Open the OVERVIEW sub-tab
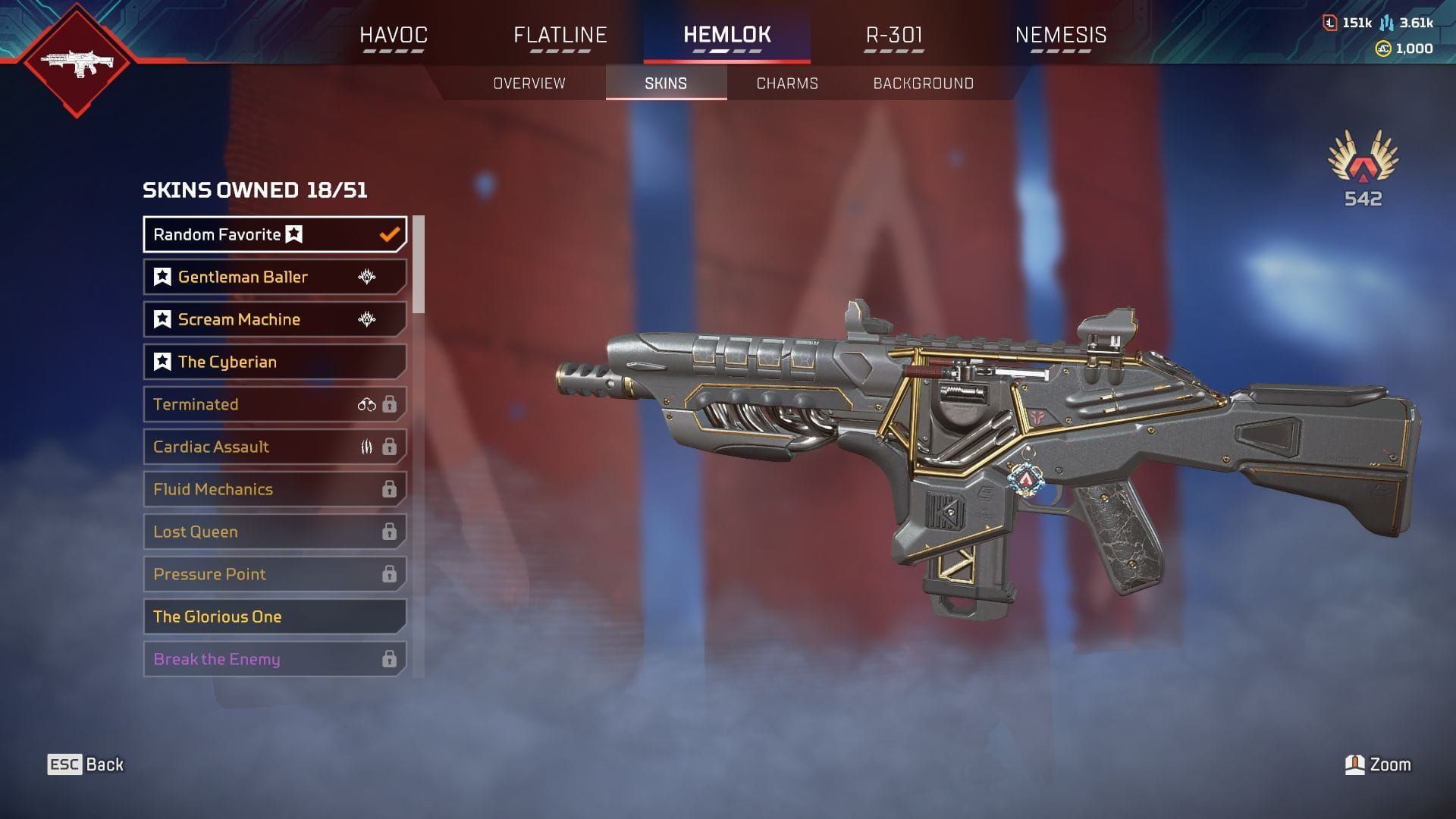 click(x=529, y=83)
